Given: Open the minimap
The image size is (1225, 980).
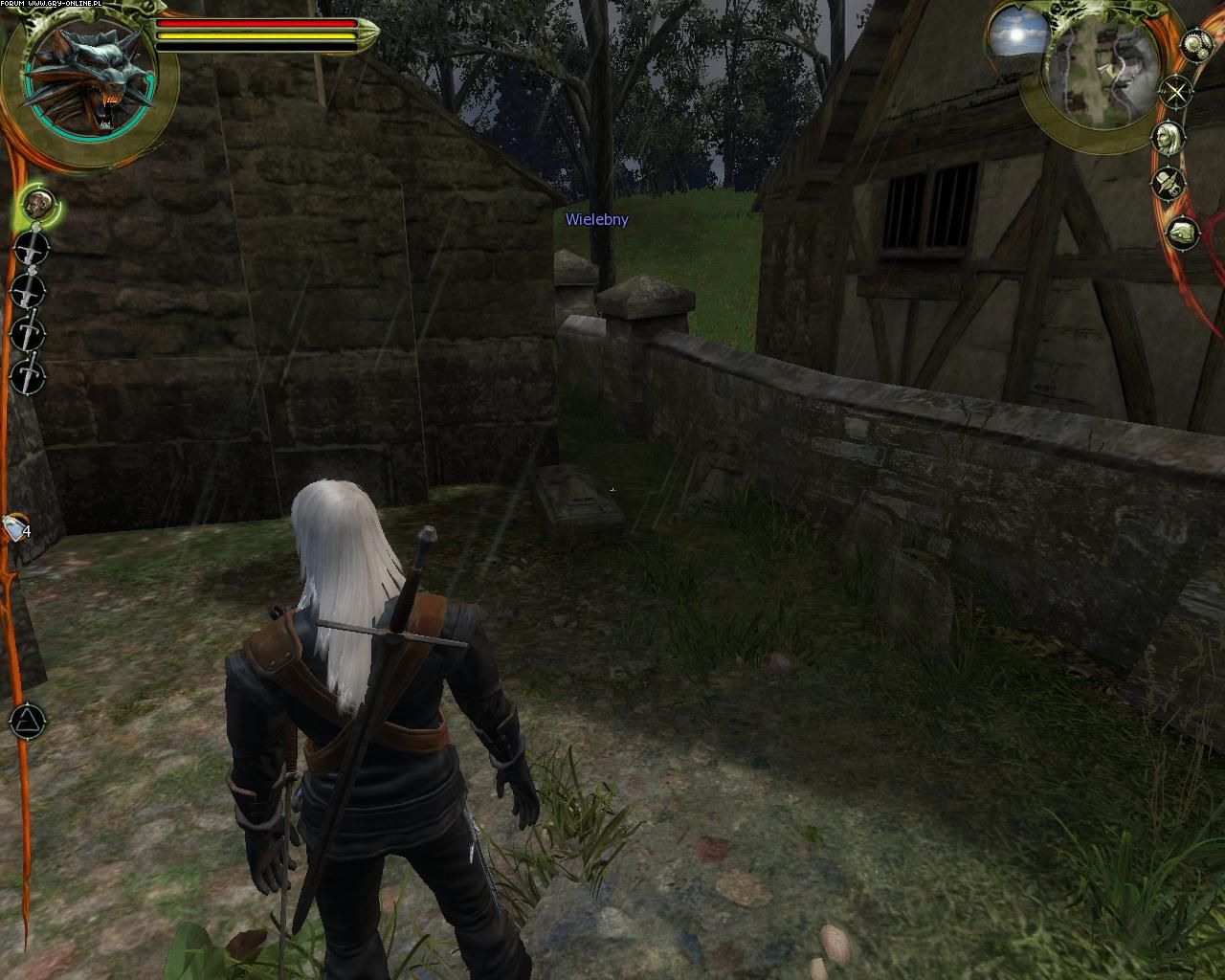Looking at the screenshot, I should (x=1108, y=70).
